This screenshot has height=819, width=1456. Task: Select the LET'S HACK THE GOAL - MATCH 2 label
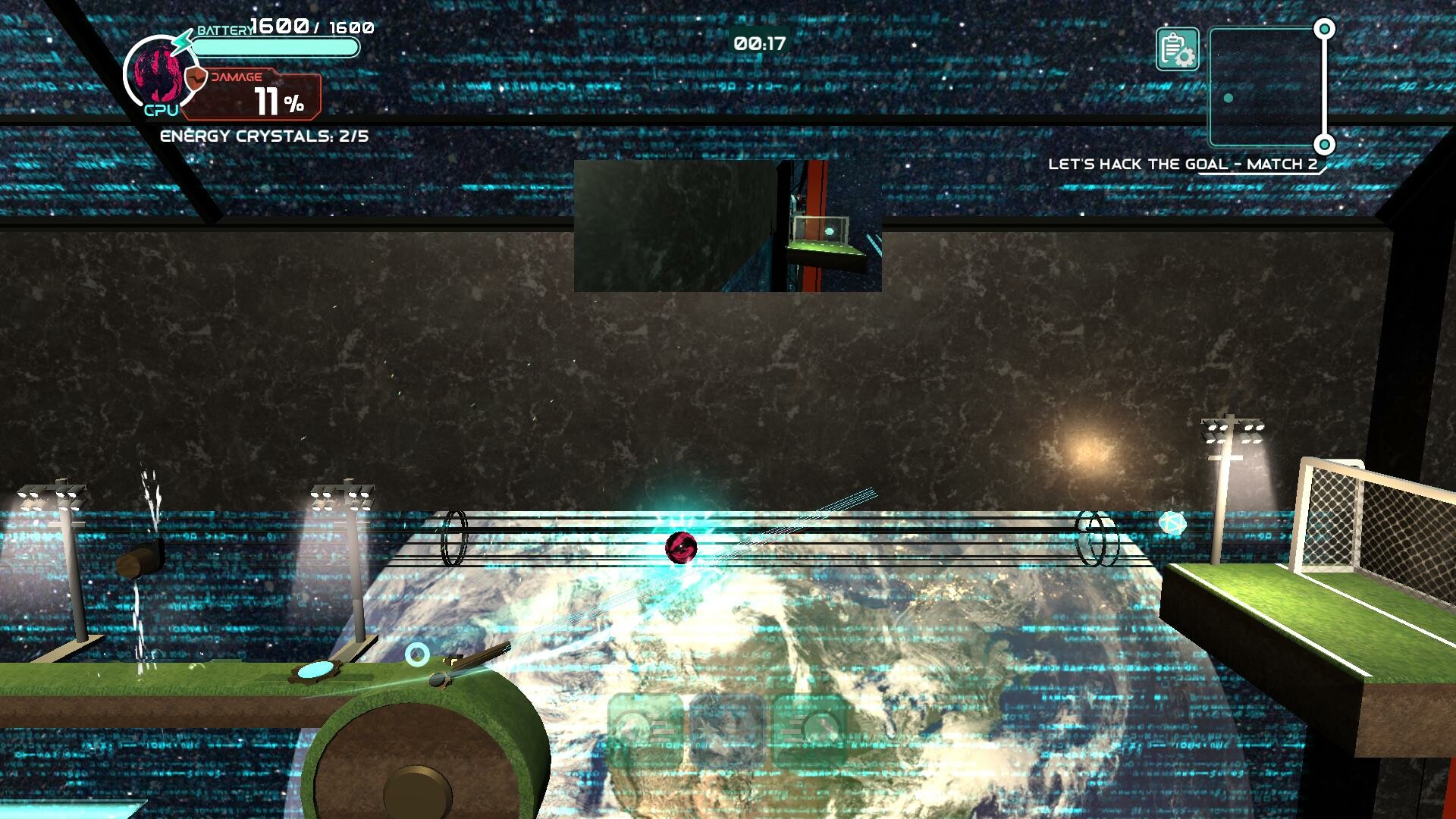pos(1185,162)
